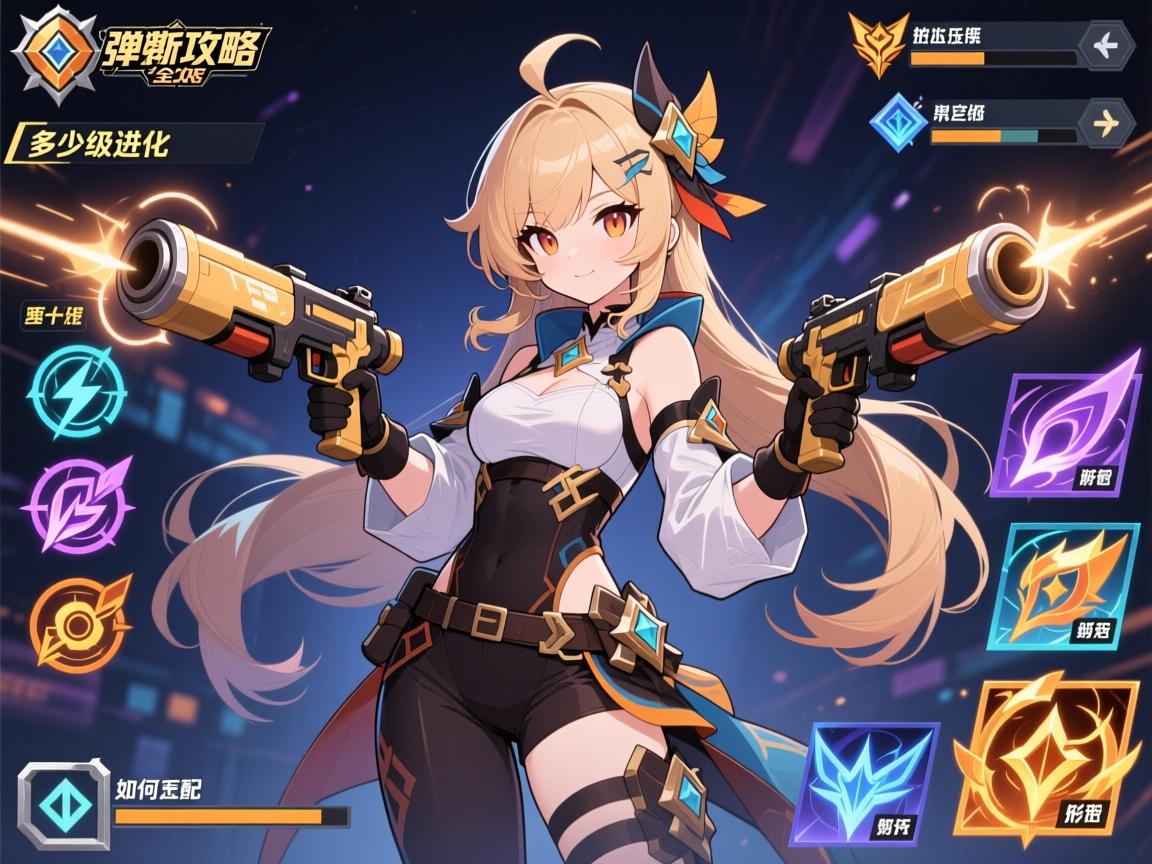Open the orange winged crest emblem
This screenshot has width=1152, height=864.
click(878, 44)
